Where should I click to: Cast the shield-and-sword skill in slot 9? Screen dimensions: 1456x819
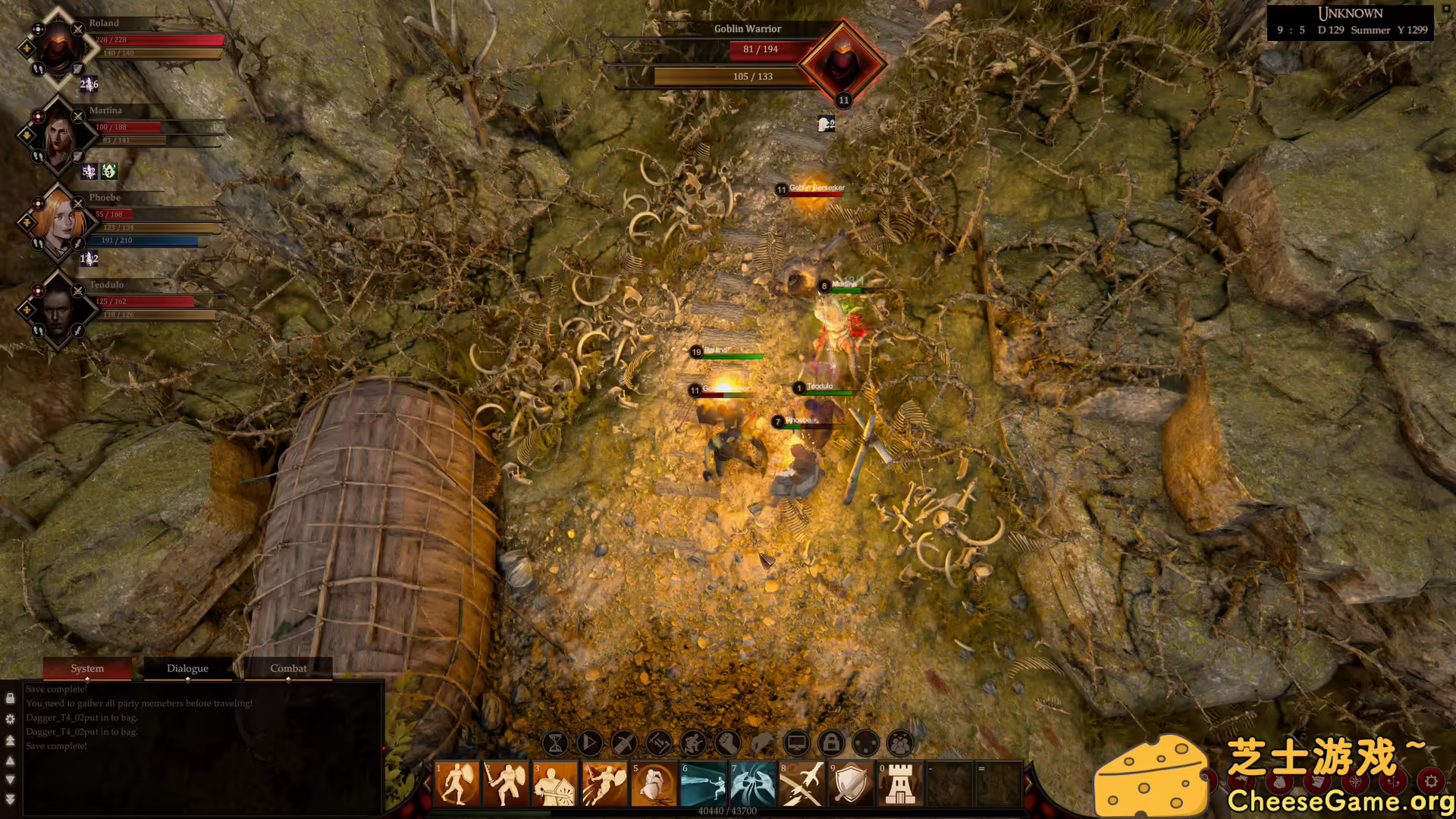pyautogui.click(x=852, y=783)
